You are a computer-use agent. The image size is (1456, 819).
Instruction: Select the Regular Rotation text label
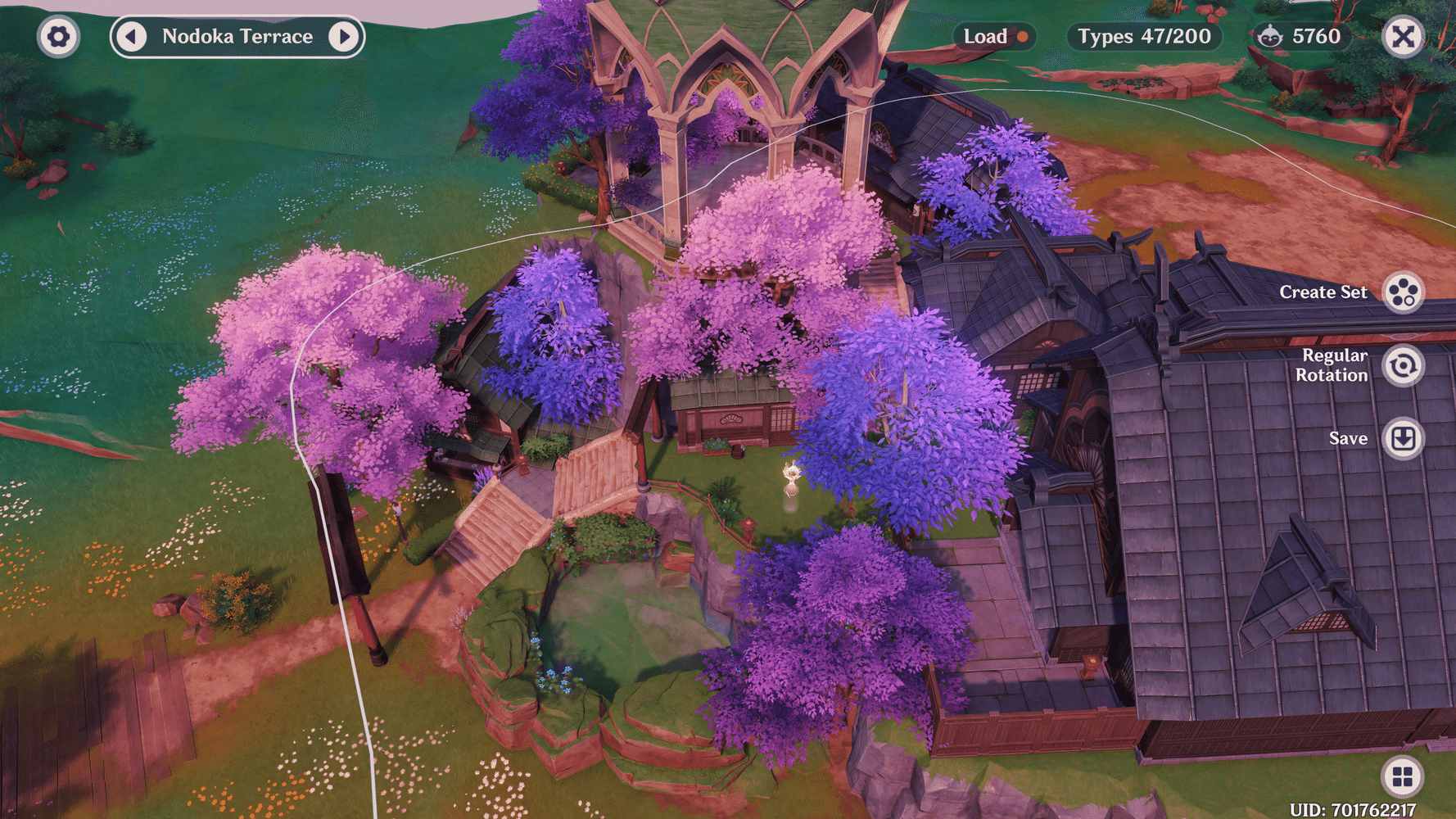point(1335,365)
